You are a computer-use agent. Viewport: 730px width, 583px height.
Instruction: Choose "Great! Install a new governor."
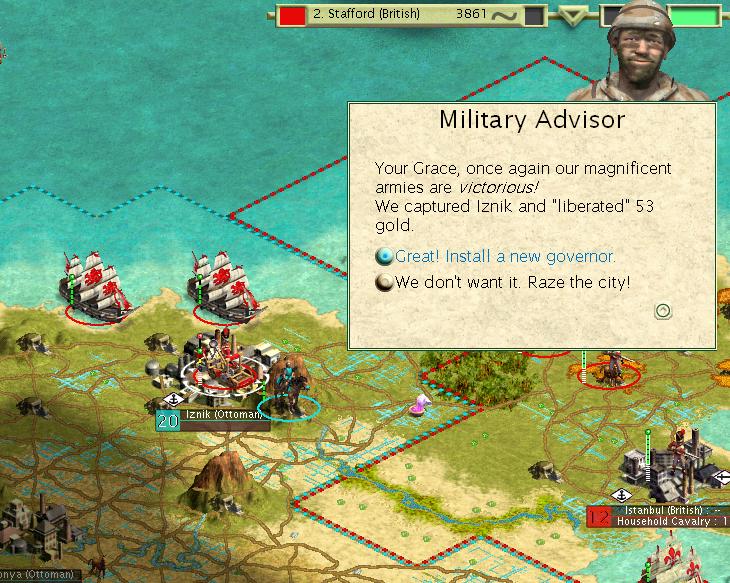[x=505, y=257]
